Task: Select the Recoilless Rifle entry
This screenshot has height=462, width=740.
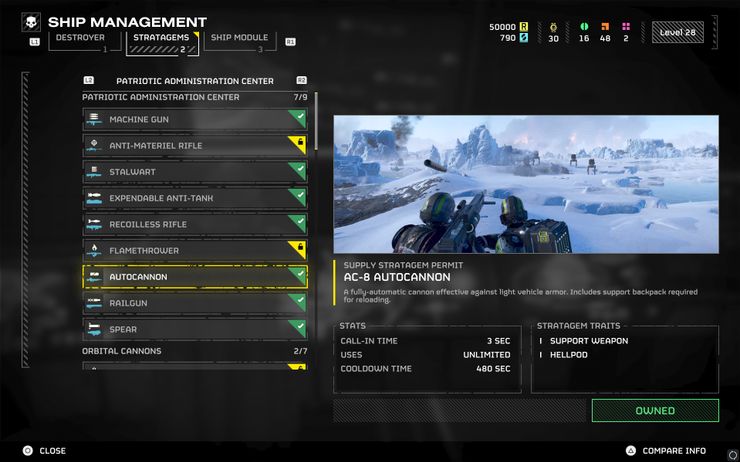Action: point(194,224)
